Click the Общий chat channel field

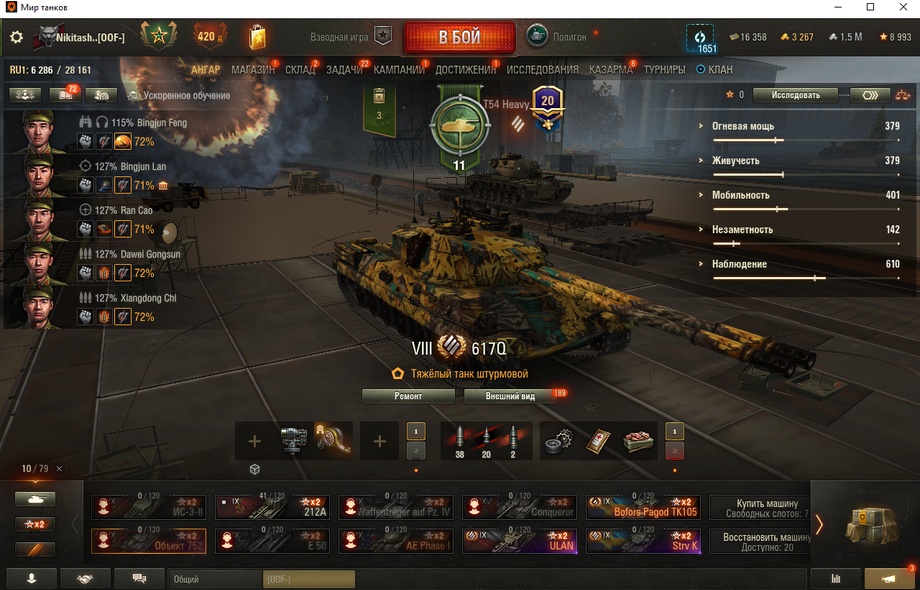(214, 579)
